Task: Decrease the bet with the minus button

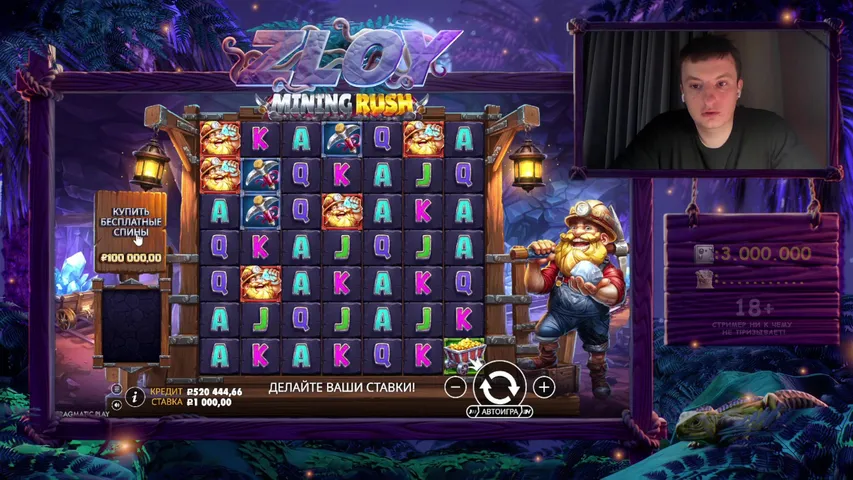Action: tap(456, 386)
